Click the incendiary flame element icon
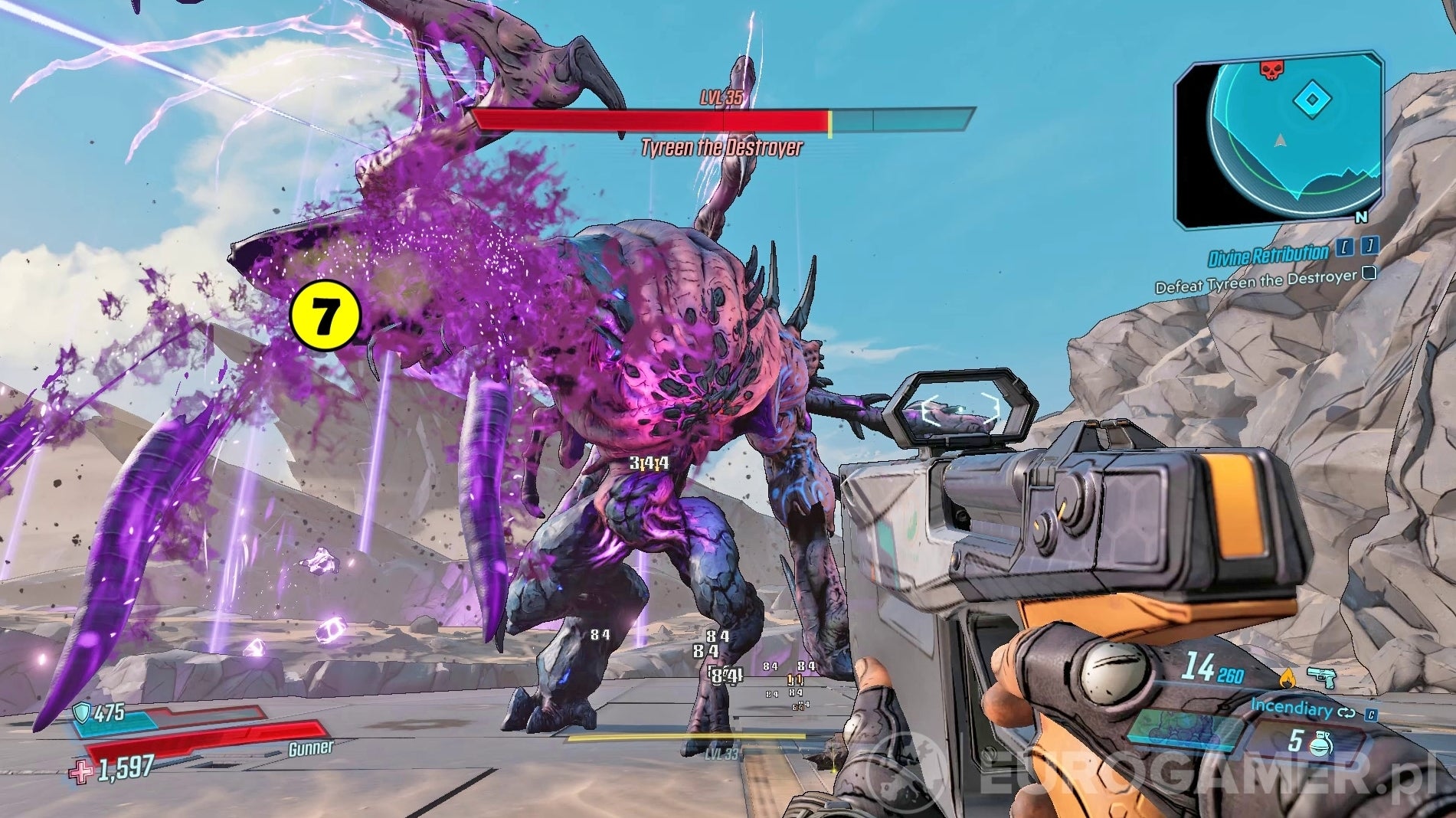The width and height of the screenshot is (1456, 818). [x=1288, y=677]
